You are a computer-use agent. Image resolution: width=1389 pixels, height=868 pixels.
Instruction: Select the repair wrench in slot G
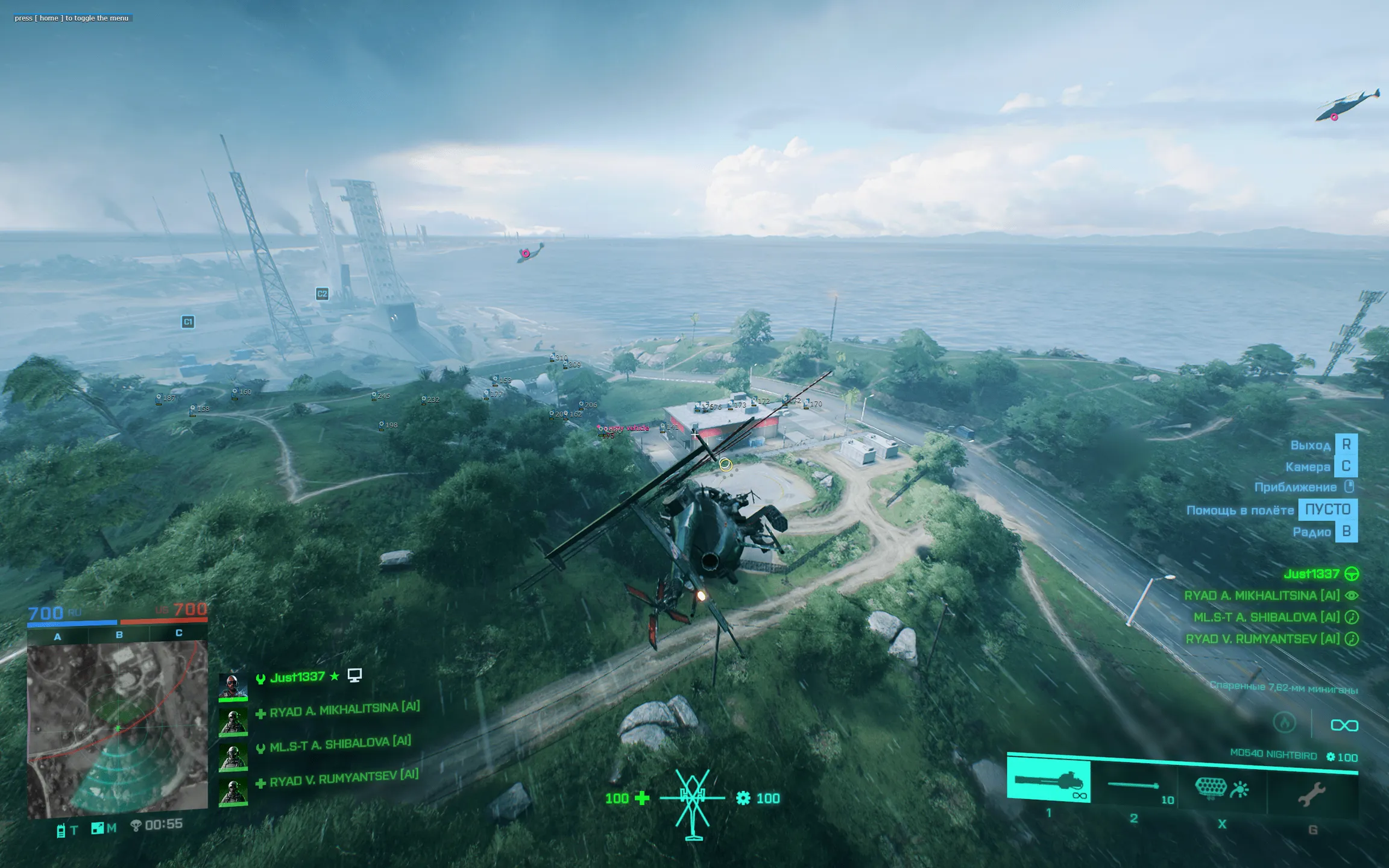point(1313,793)
